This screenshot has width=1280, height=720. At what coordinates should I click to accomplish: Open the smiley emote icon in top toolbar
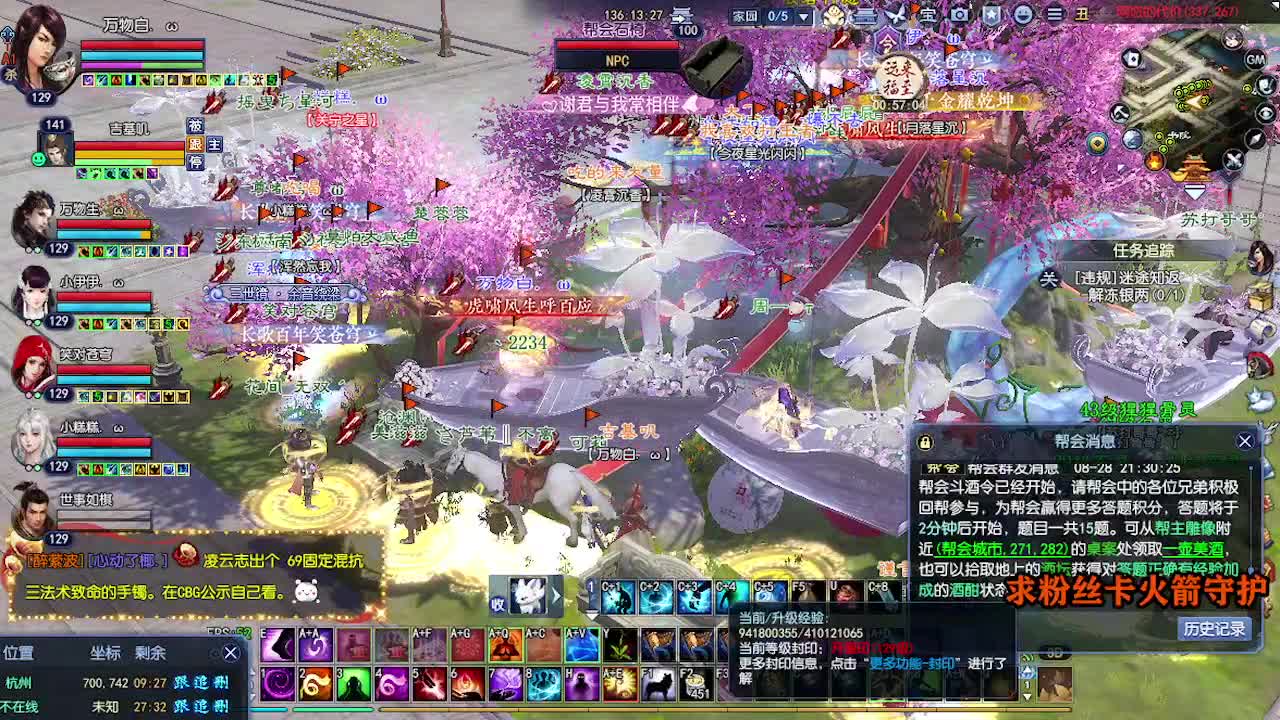tap(1023, 13)
